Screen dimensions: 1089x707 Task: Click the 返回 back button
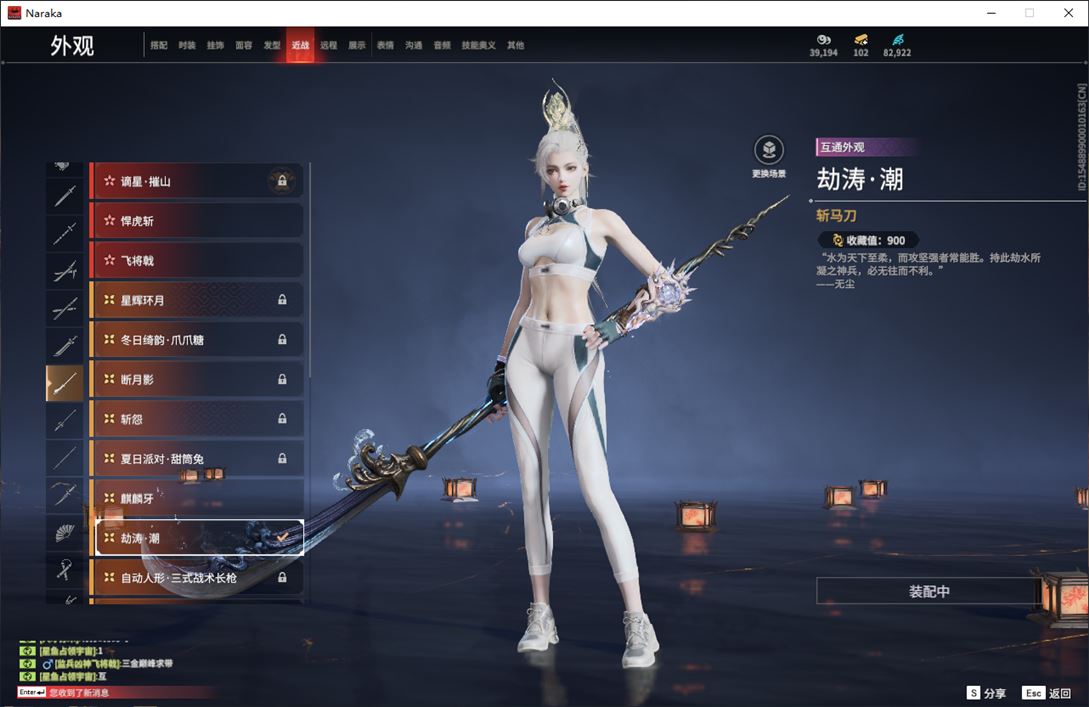(x=1046, y=693)
